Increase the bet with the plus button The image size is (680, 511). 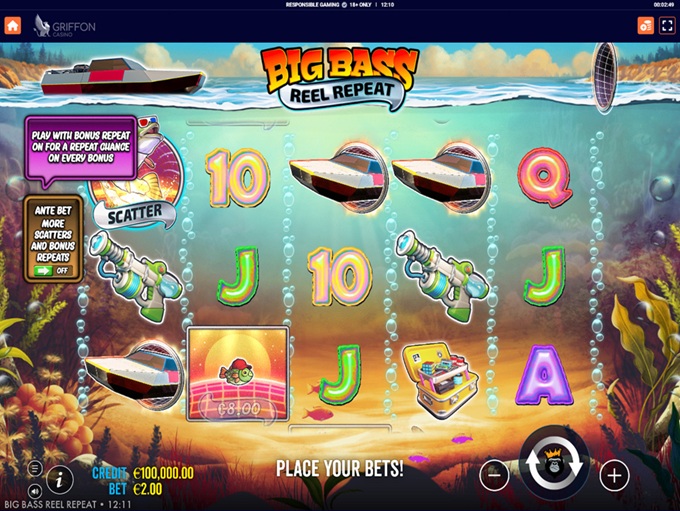614,475
